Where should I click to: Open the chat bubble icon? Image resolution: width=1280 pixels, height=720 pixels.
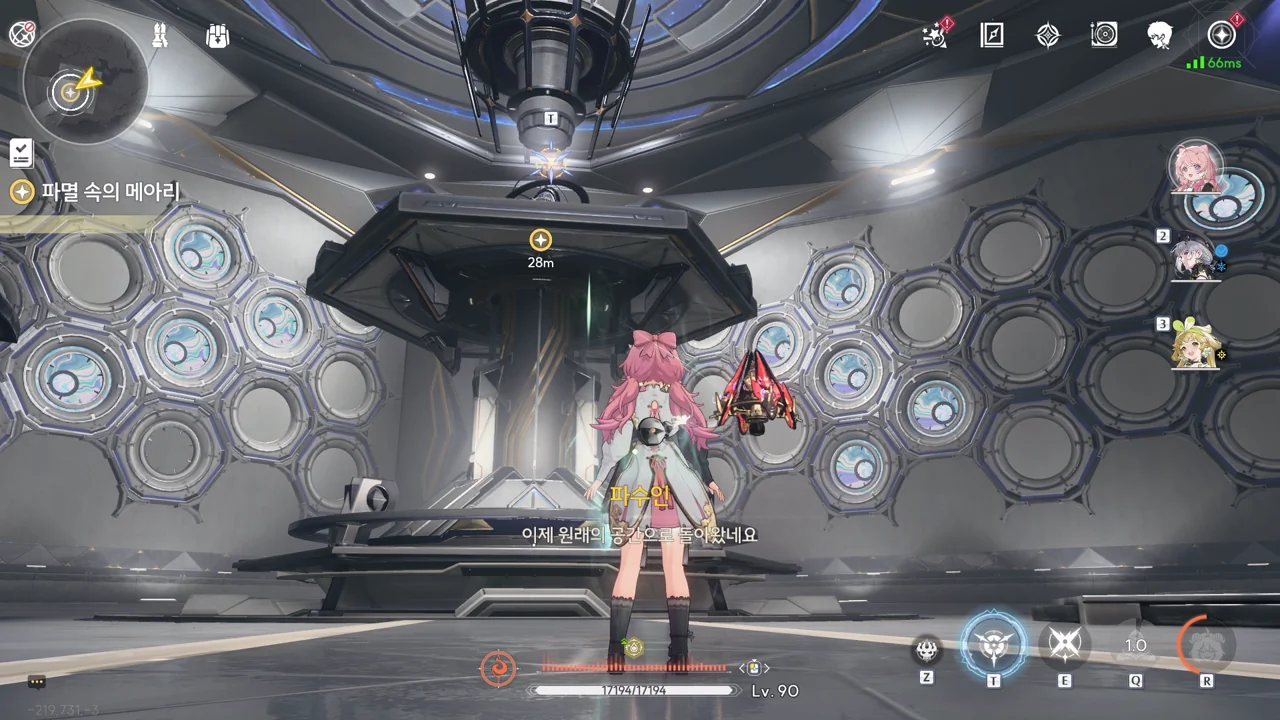coord(37,682)
